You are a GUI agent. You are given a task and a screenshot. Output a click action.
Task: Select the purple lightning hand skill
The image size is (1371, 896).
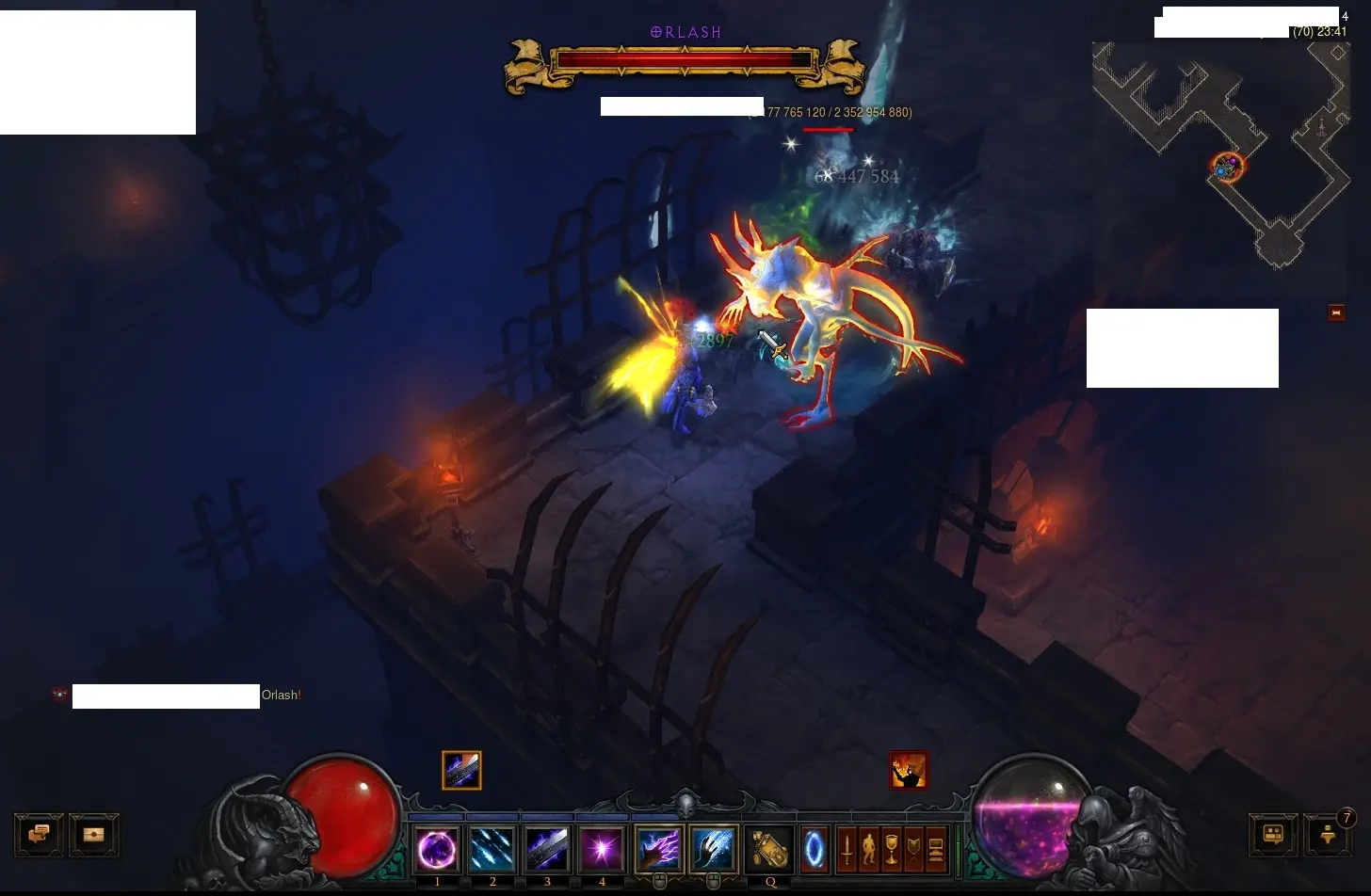click(x=659, y=851)
